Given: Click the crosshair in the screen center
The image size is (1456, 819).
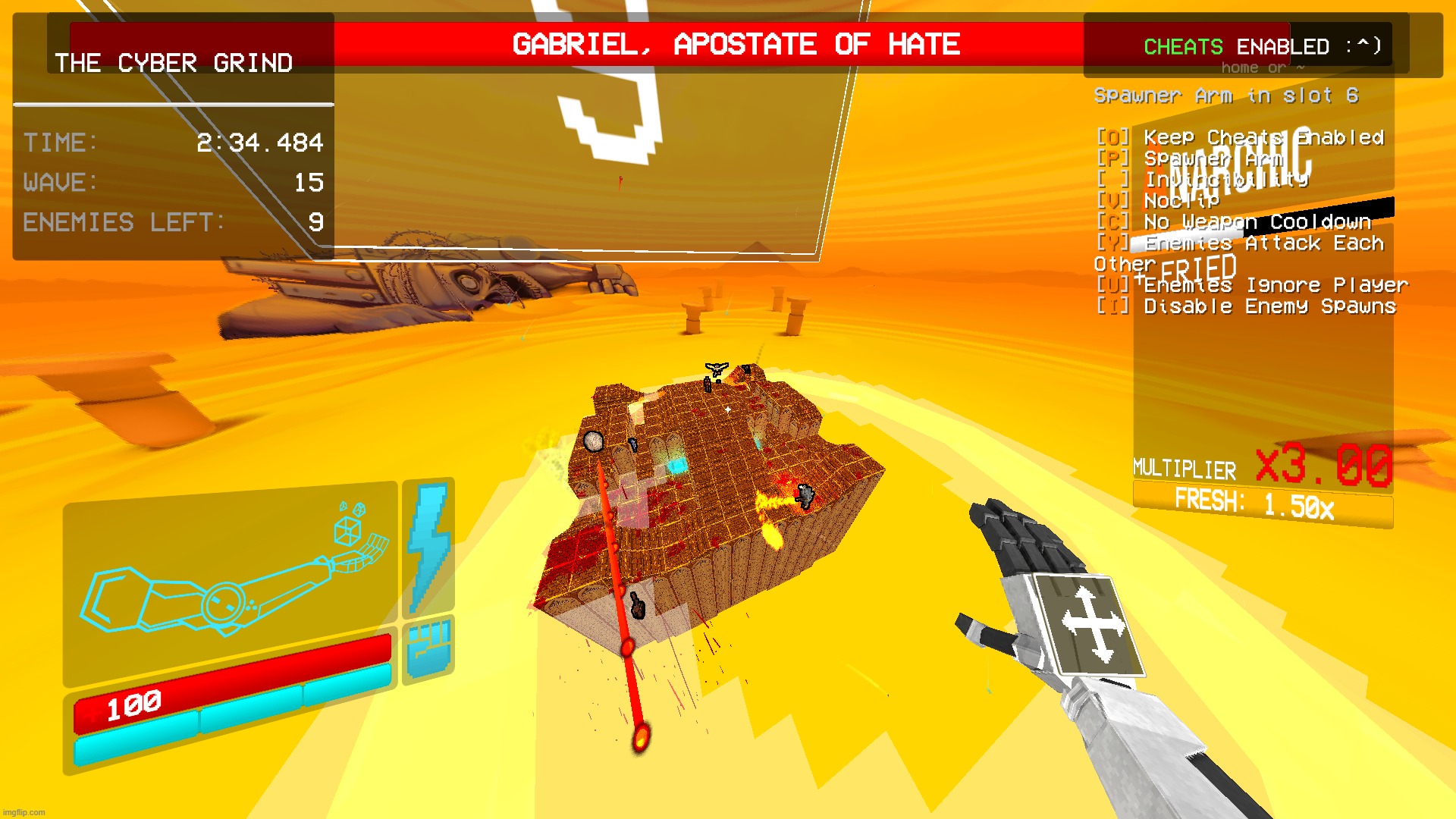Looking at the screenshot, I should pos(728,408).
